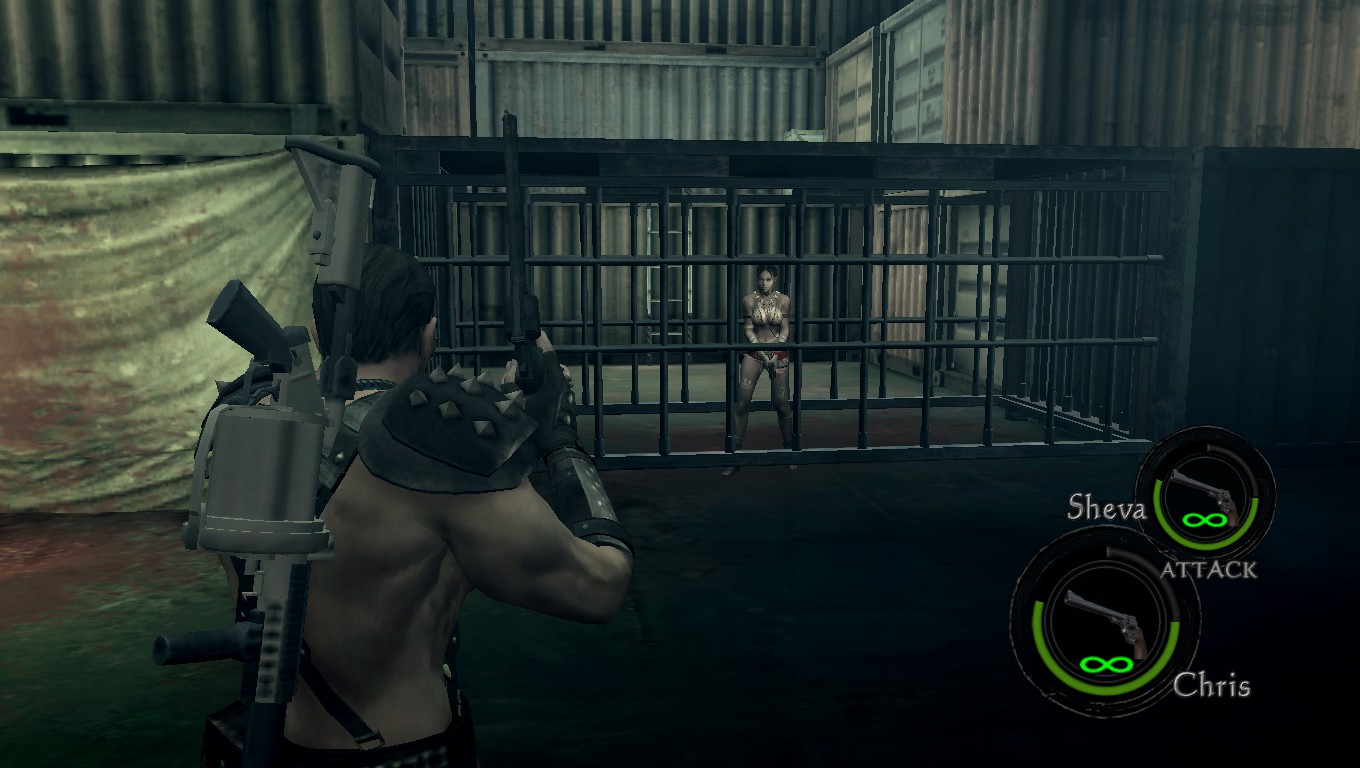Click Sheva's ATTACK command label
The height and width of the screenshot is (768, 1360).
click(1208, 570)
